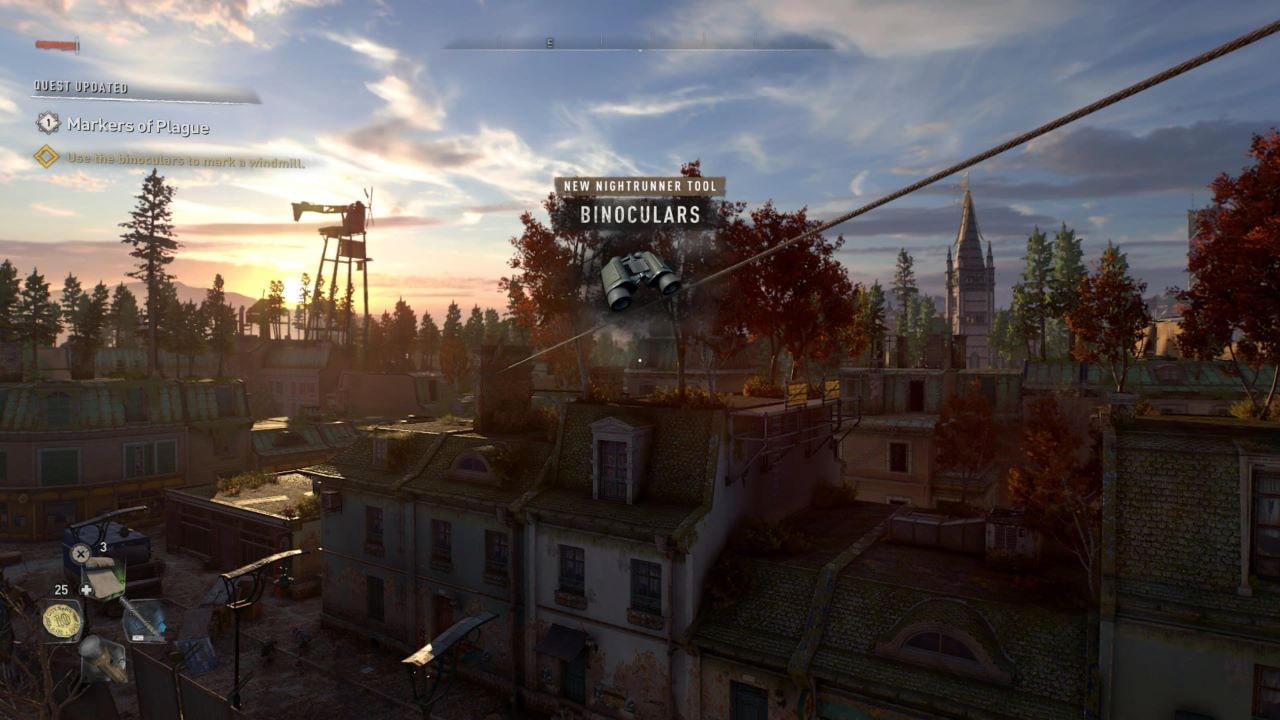Click the E marker on the compass

pyautogui.click(x=548, y=44)
